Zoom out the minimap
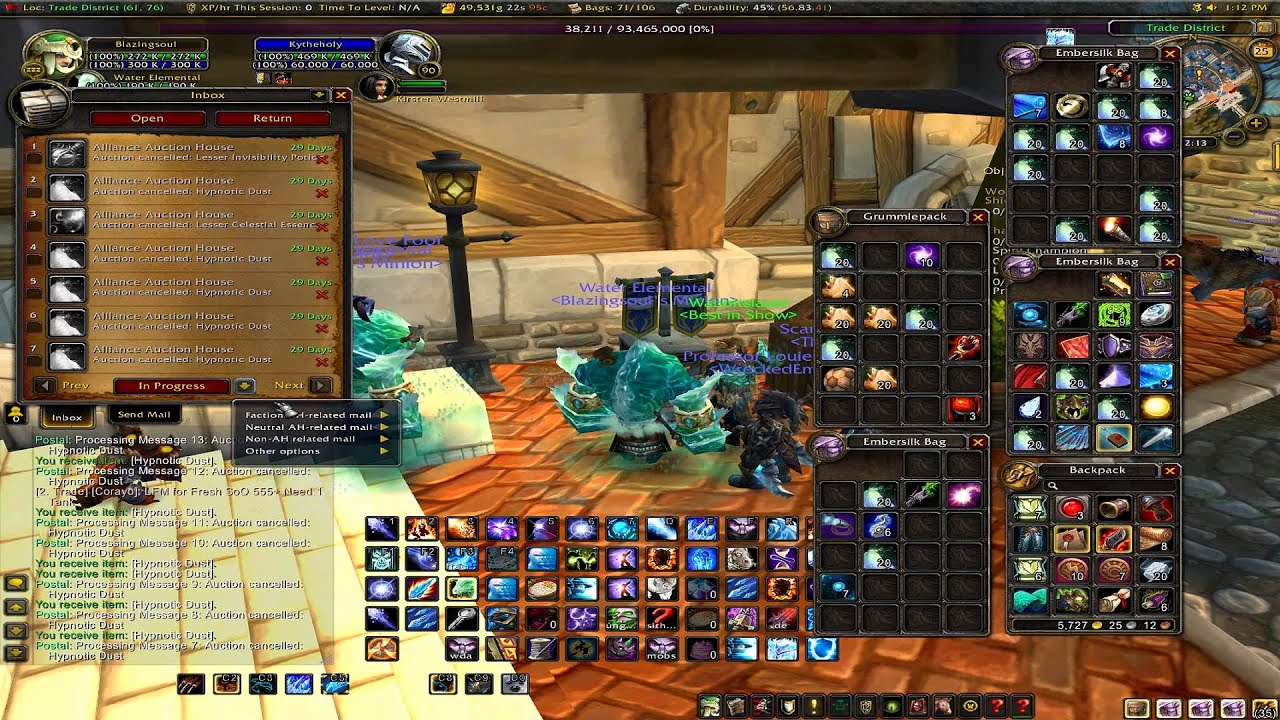 click(1234, 136)
